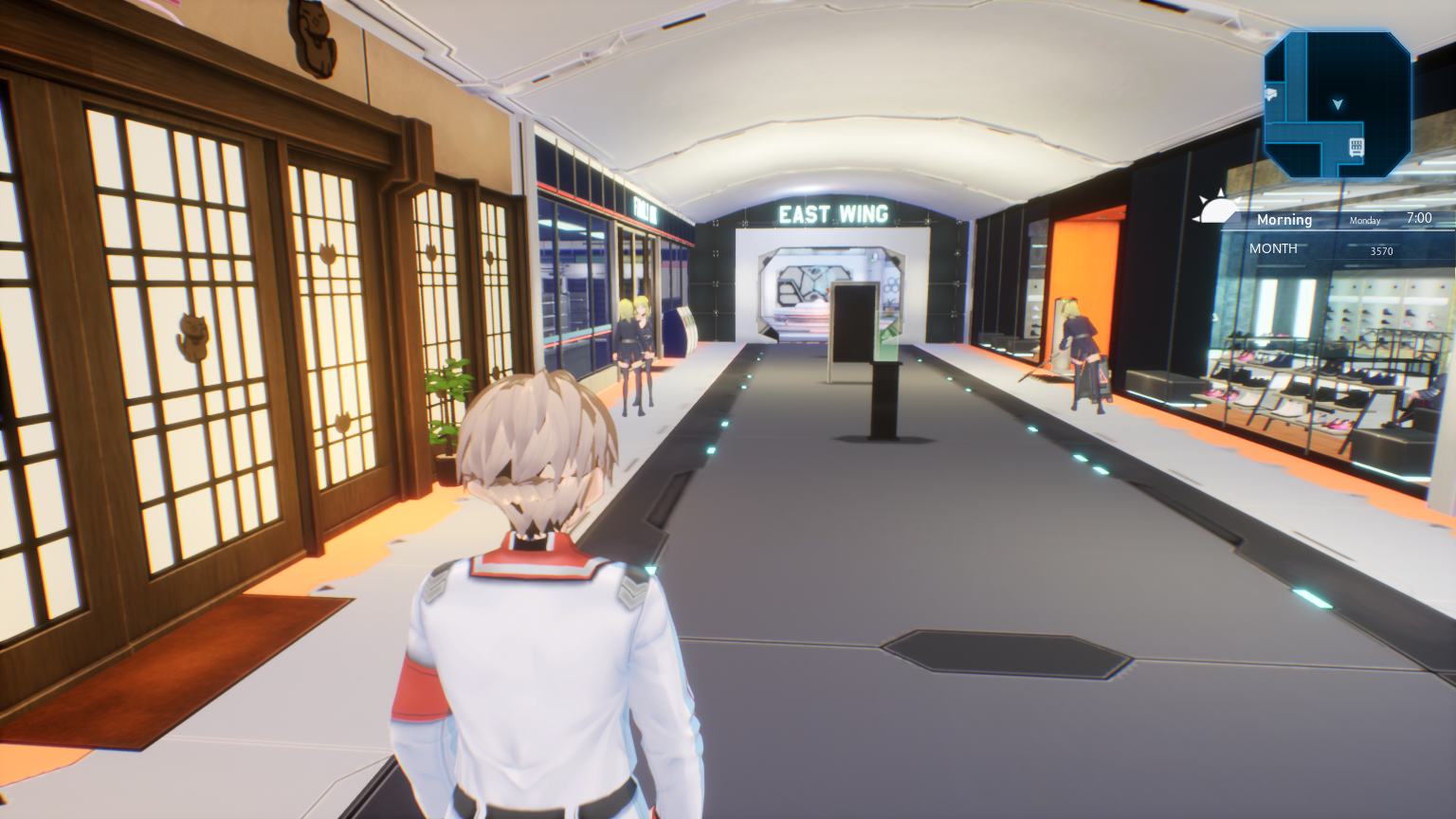Click the player arrow on the minimap

tap(1338, 103)
